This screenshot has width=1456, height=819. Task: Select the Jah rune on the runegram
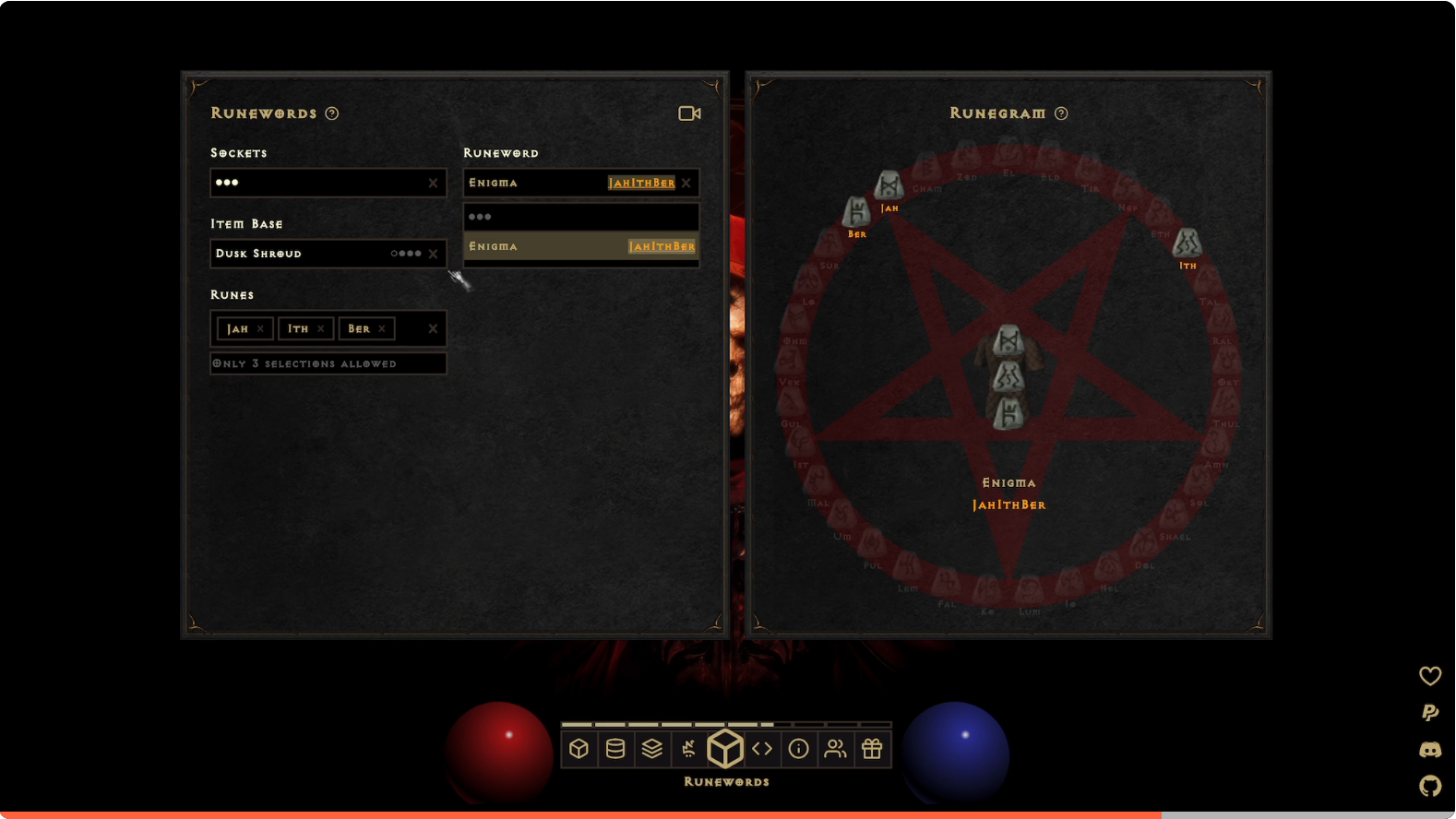tap(889, 185)
